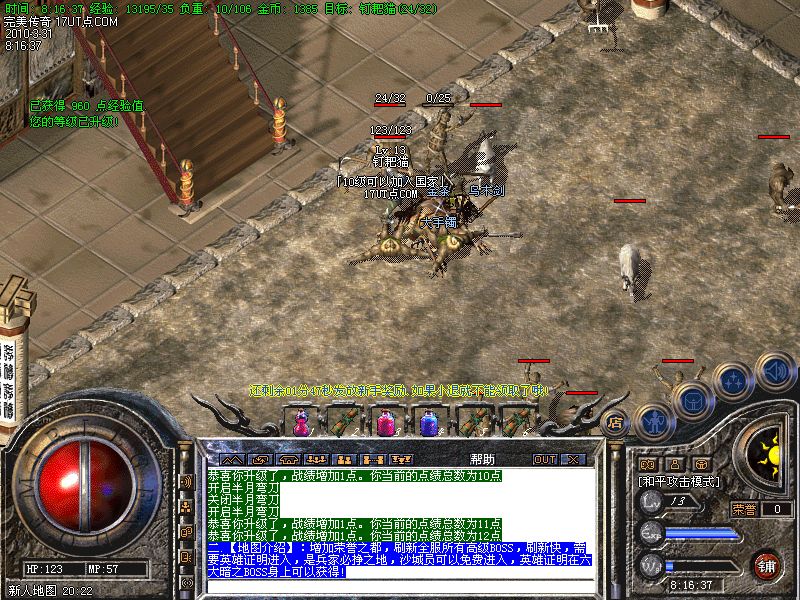This screenshot has width=800, height=600.
Task: Use the blue mana potion in belt slot 4
Action: pos(429,422)
